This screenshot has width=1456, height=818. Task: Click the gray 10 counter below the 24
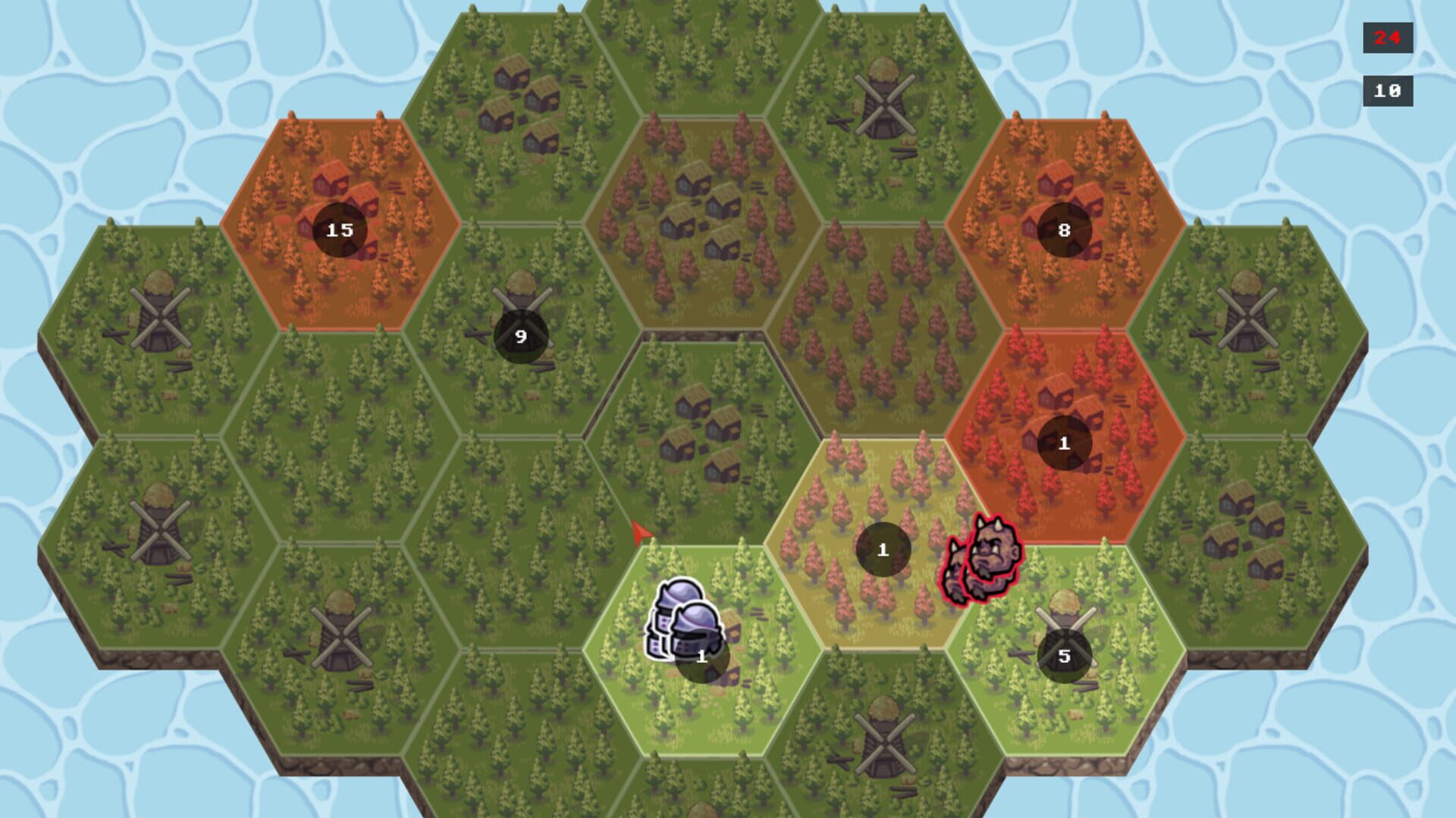pos(1387,90)
